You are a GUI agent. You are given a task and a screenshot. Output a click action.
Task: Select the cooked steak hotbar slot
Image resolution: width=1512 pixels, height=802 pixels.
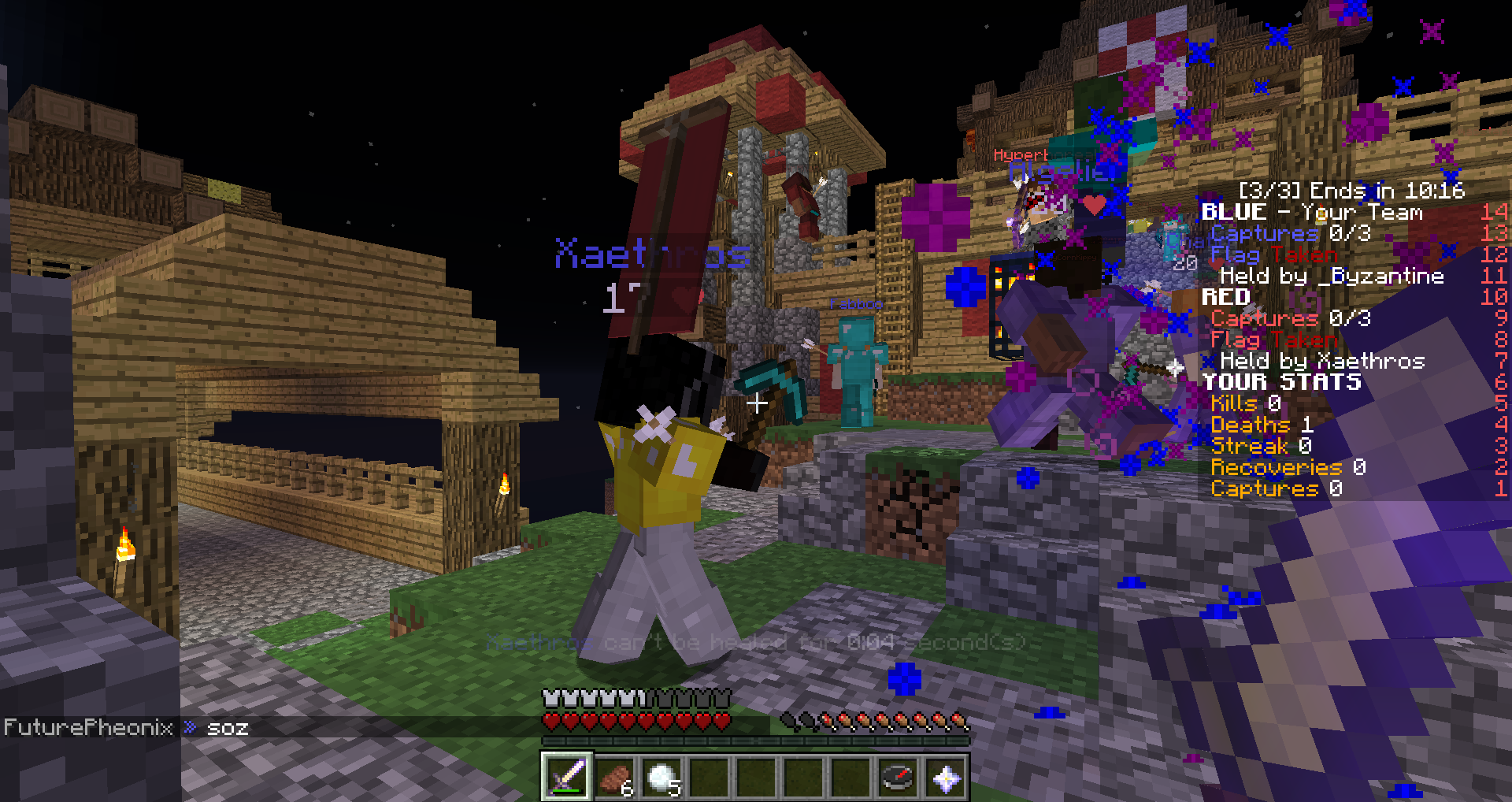614,778
